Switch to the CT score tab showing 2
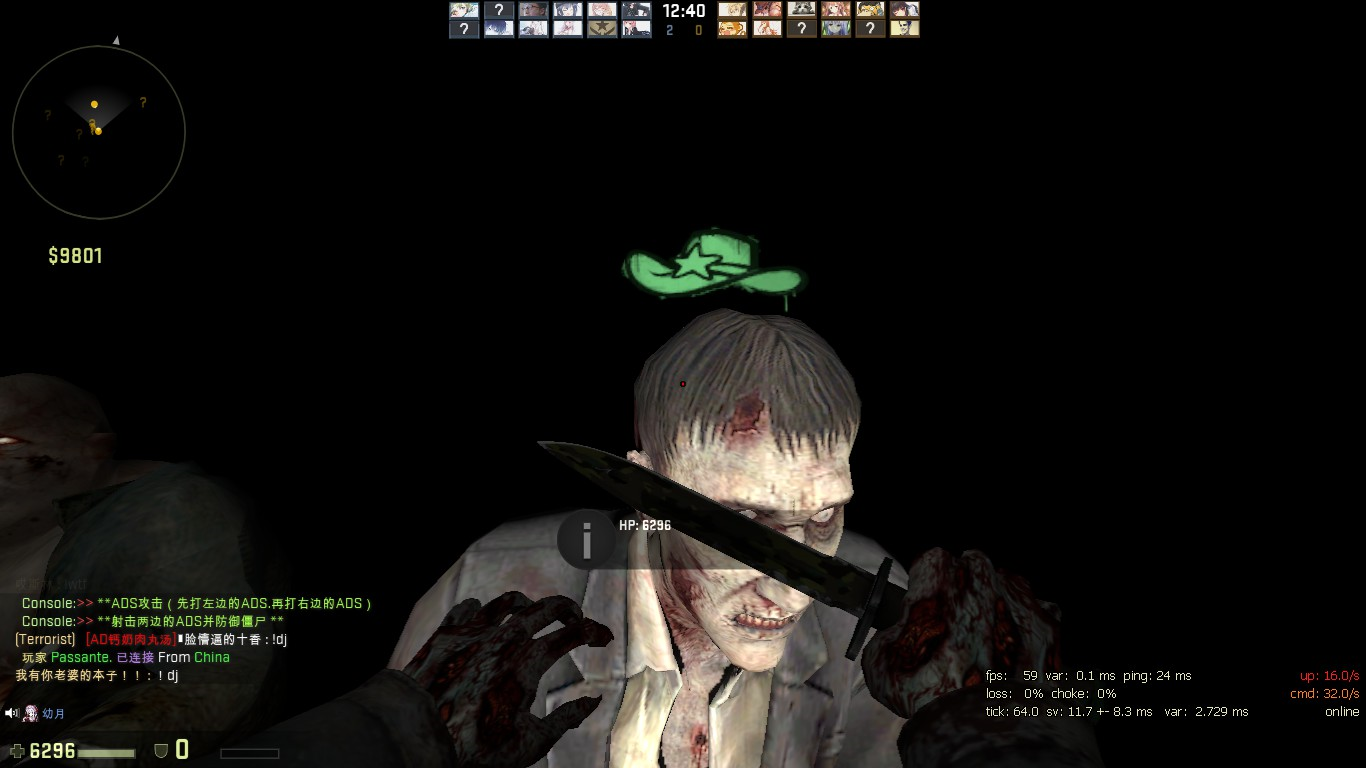 (x=668, y=30)
